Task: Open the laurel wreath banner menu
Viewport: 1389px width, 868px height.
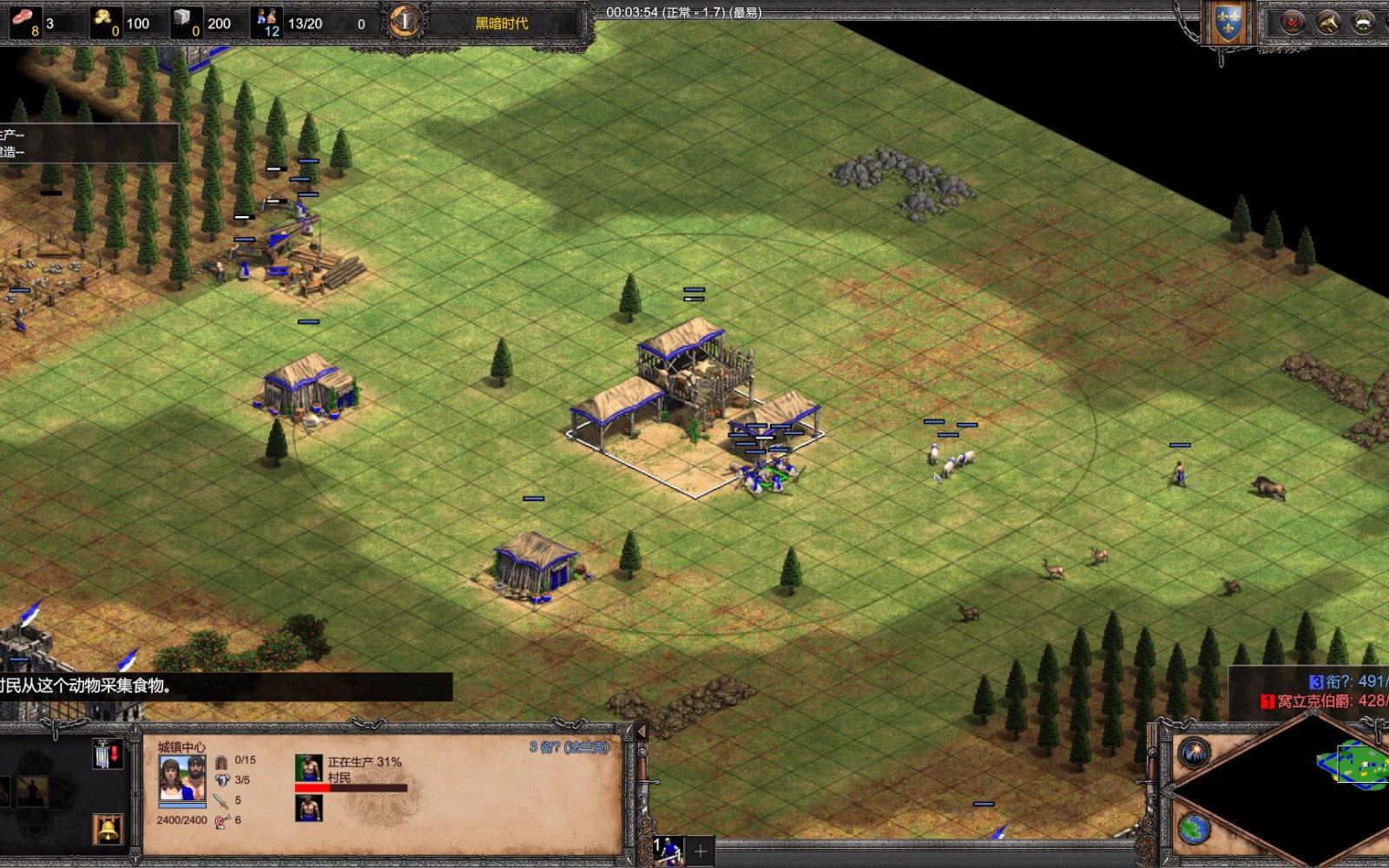Action: coord(1364,23)
